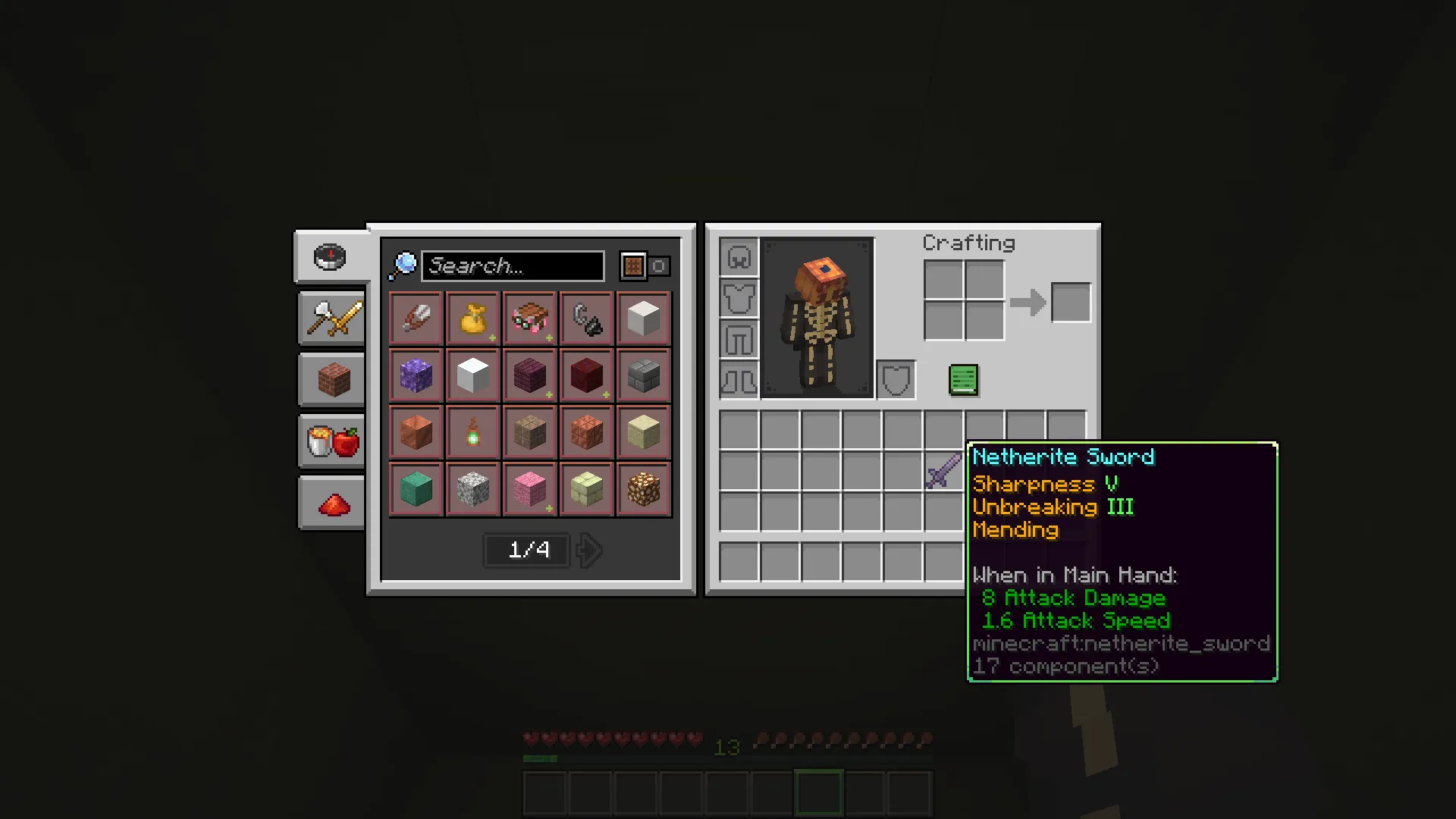Select the purple amethyst block
This screenshot has height=819, width=1456.
click(x=416, y=375)
